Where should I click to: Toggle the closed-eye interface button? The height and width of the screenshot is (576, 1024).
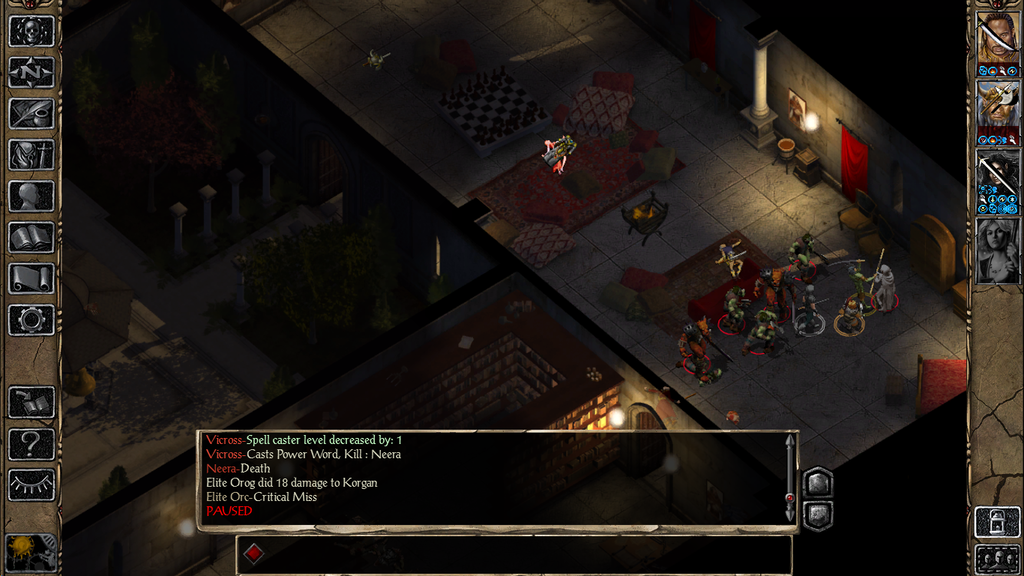31,485
